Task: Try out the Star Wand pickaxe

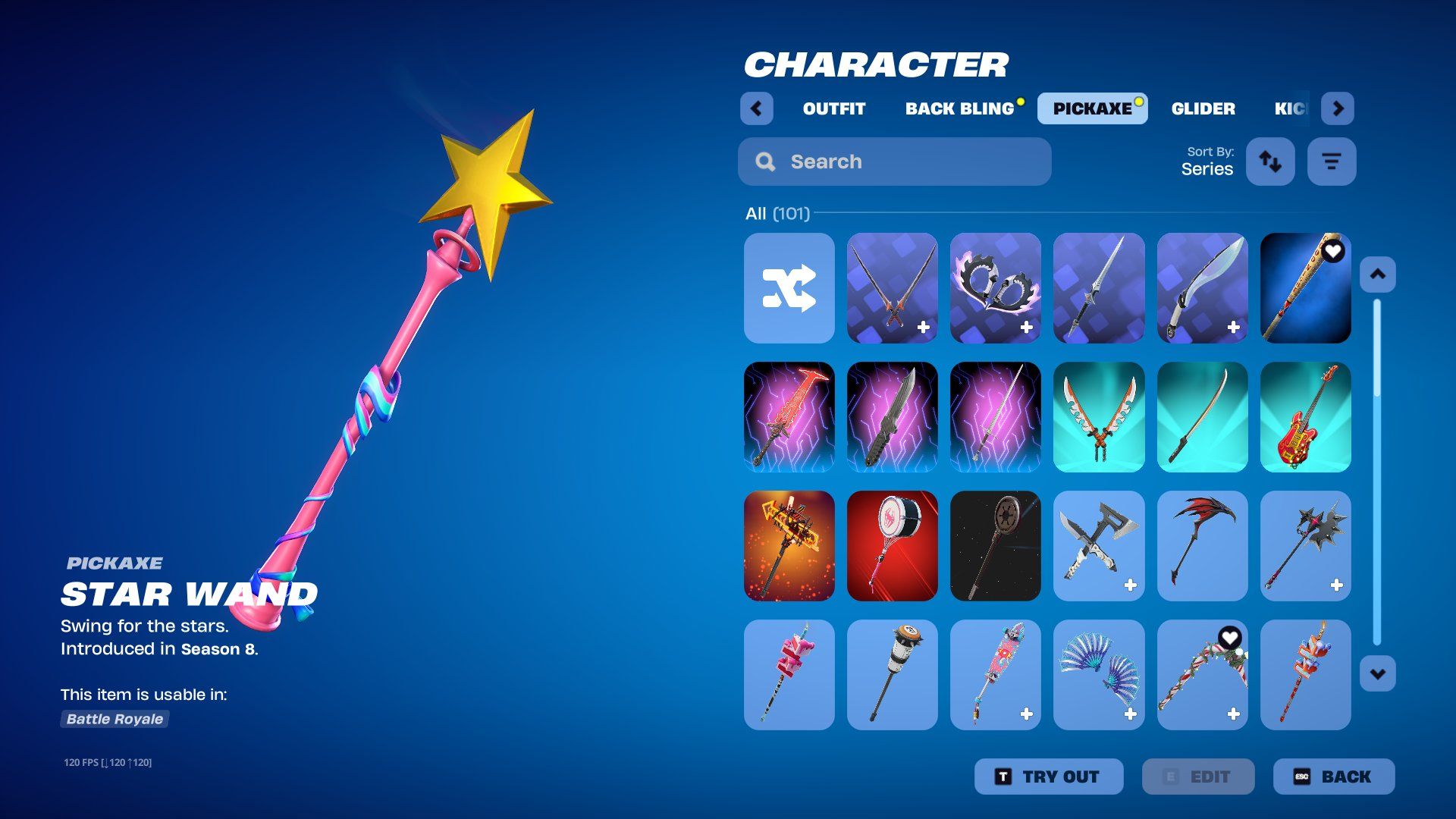Action: coord(1049,777)
